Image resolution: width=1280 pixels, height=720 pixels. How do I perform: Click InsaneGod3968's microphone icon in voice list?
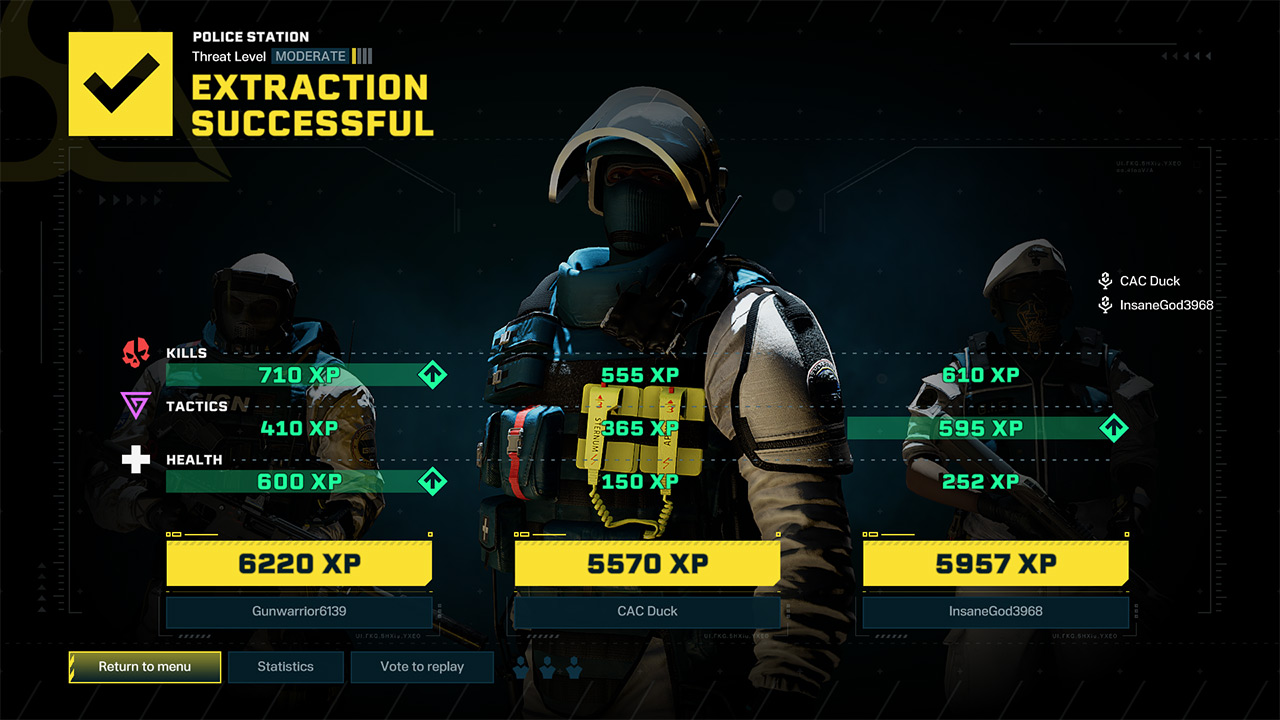pos(1105,305)
